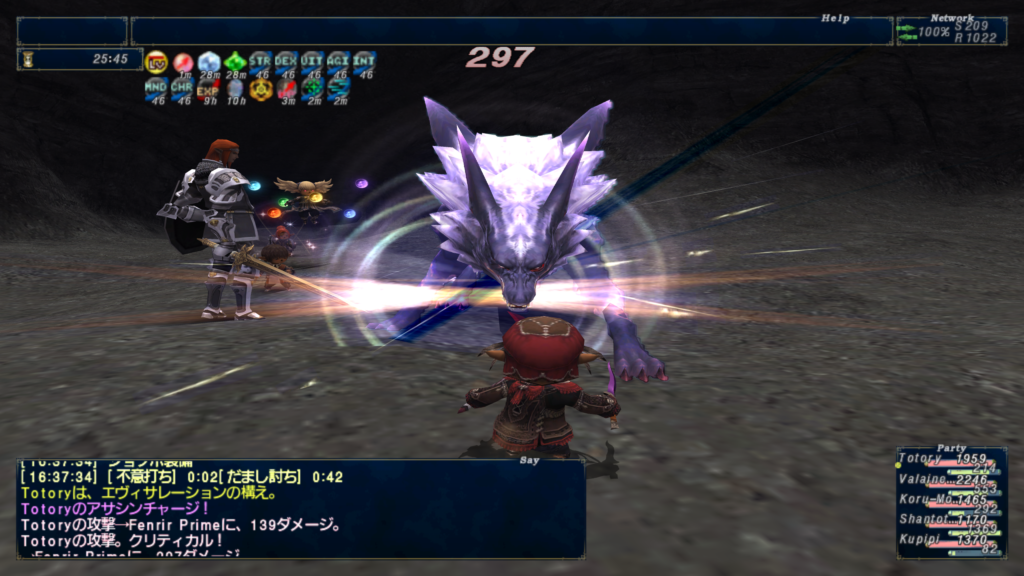Image resolution: width=1024 pixels, height=576 pixels.
Task: Open the Network status panel
Action: (950, 31)
